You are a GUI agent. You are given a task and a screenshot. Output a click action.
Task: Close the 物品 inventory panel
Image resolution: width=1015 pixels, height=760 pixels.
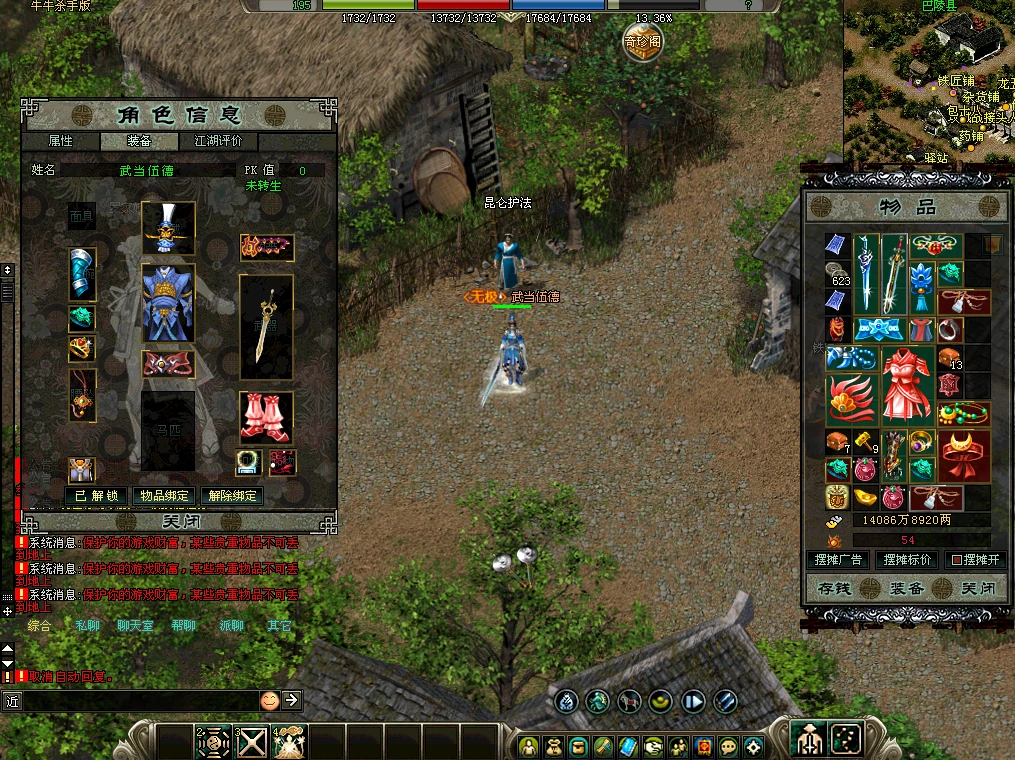(977, 589)
